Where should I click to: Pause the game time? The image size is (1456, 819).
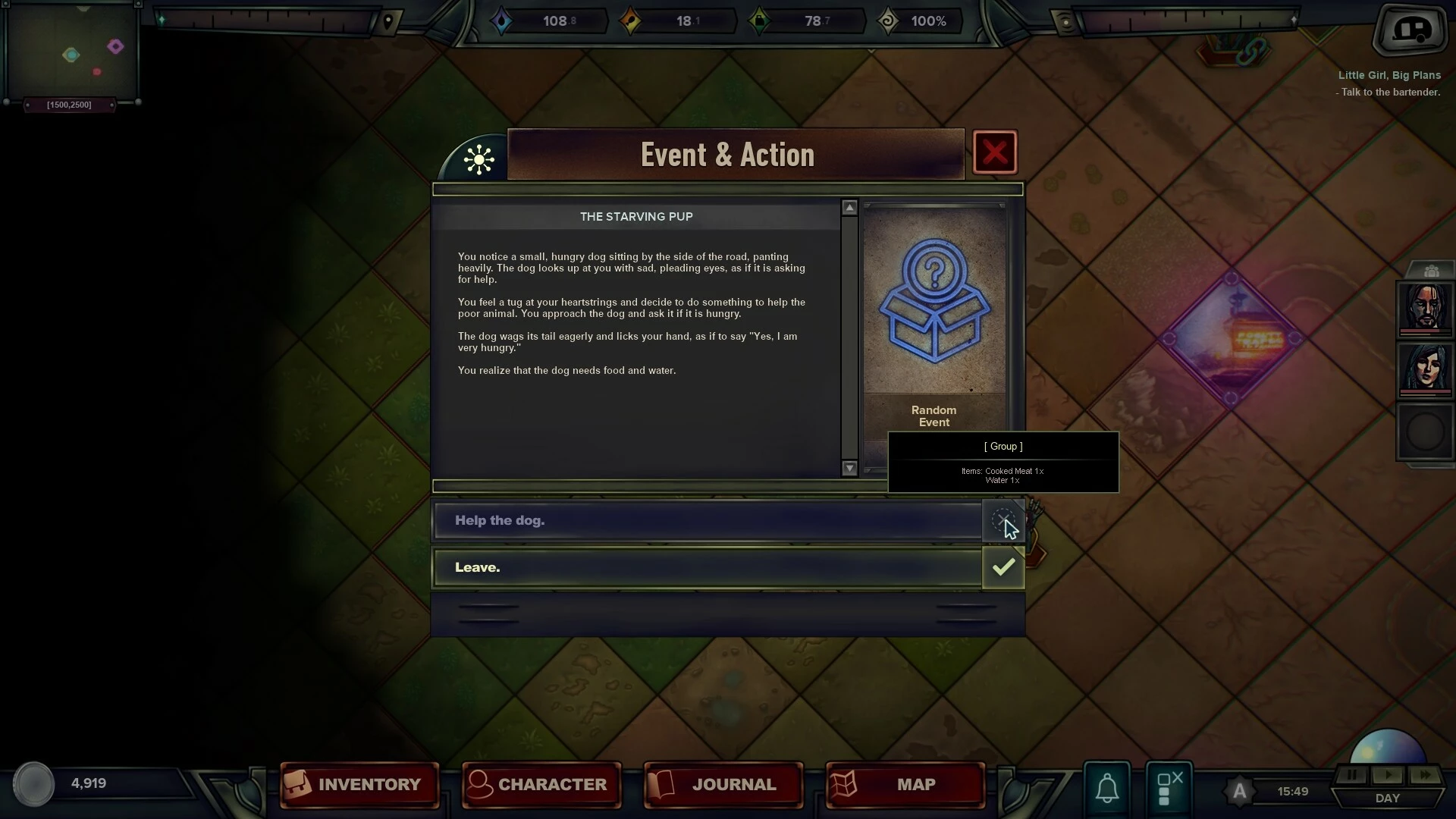(1351, 775)
